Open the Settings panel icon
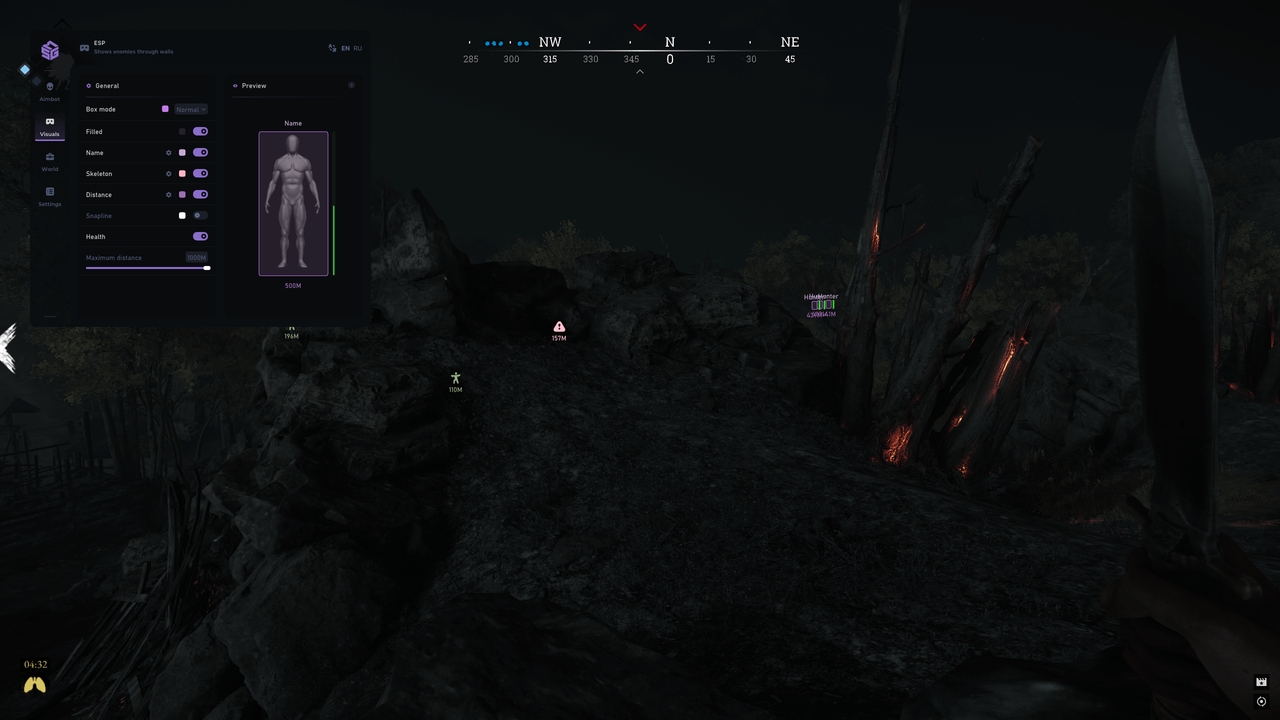Viewport: 1280px width, 720px height. (50, 191)
